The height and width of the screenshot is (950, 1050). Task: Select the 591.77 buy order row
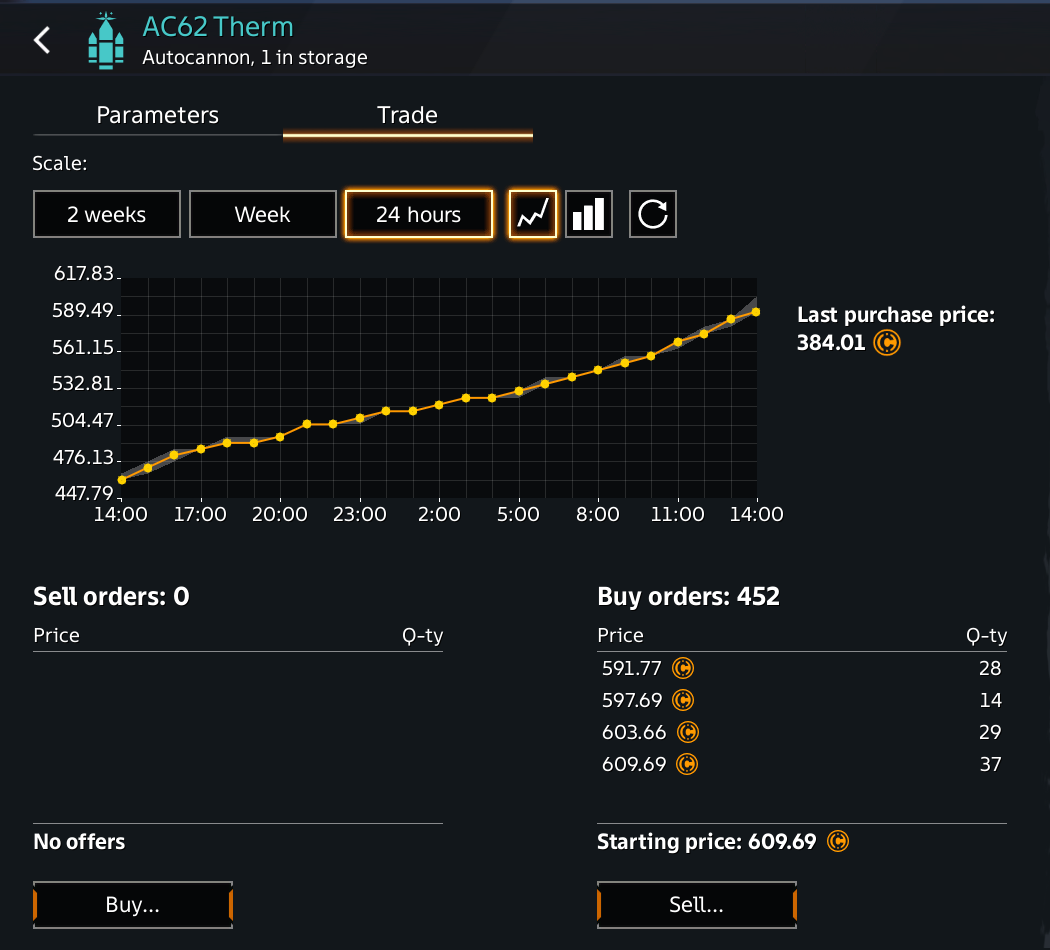coord(800,668)
